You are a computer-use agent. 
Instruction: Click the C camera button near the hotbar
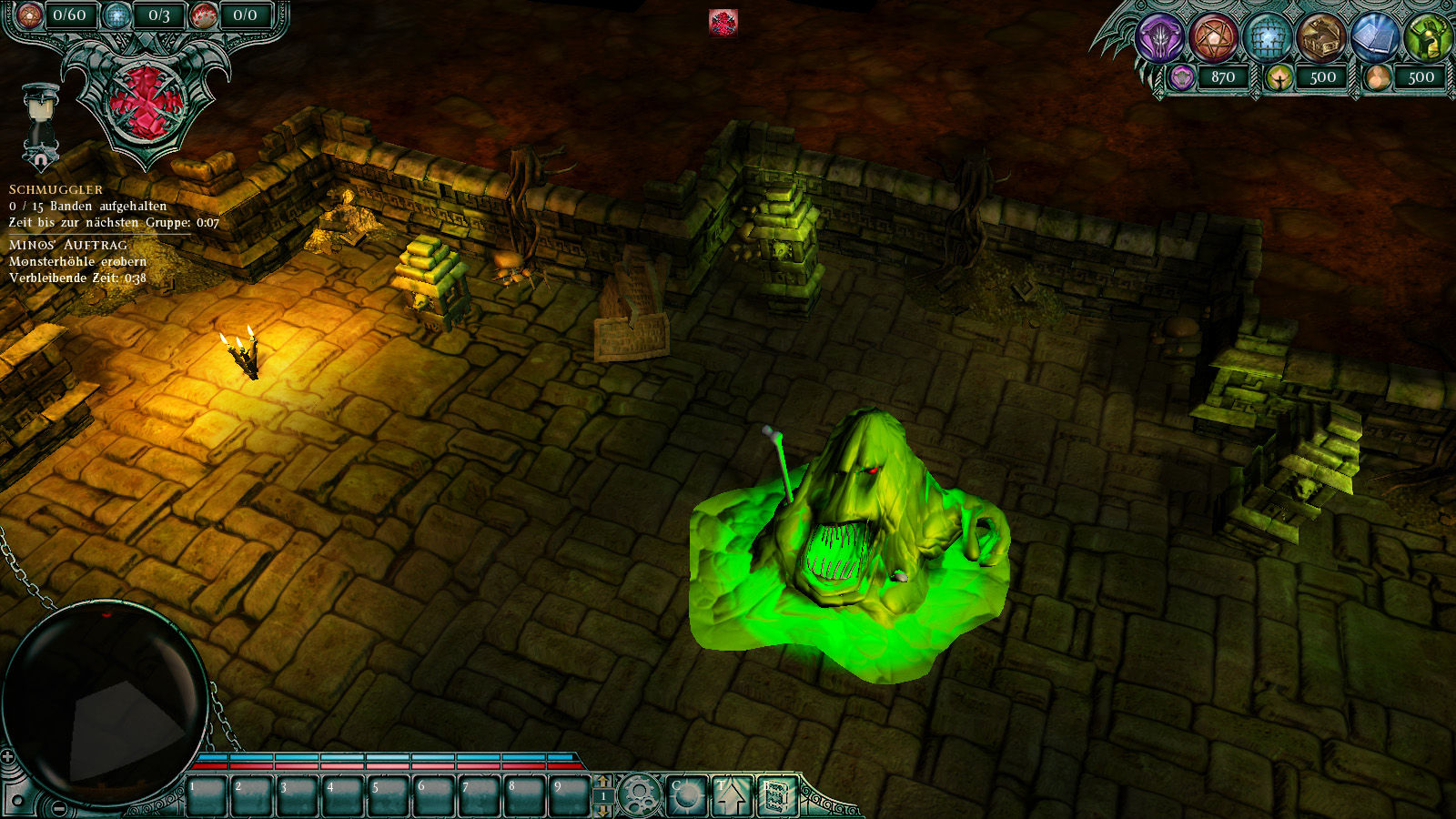[688, 794]
